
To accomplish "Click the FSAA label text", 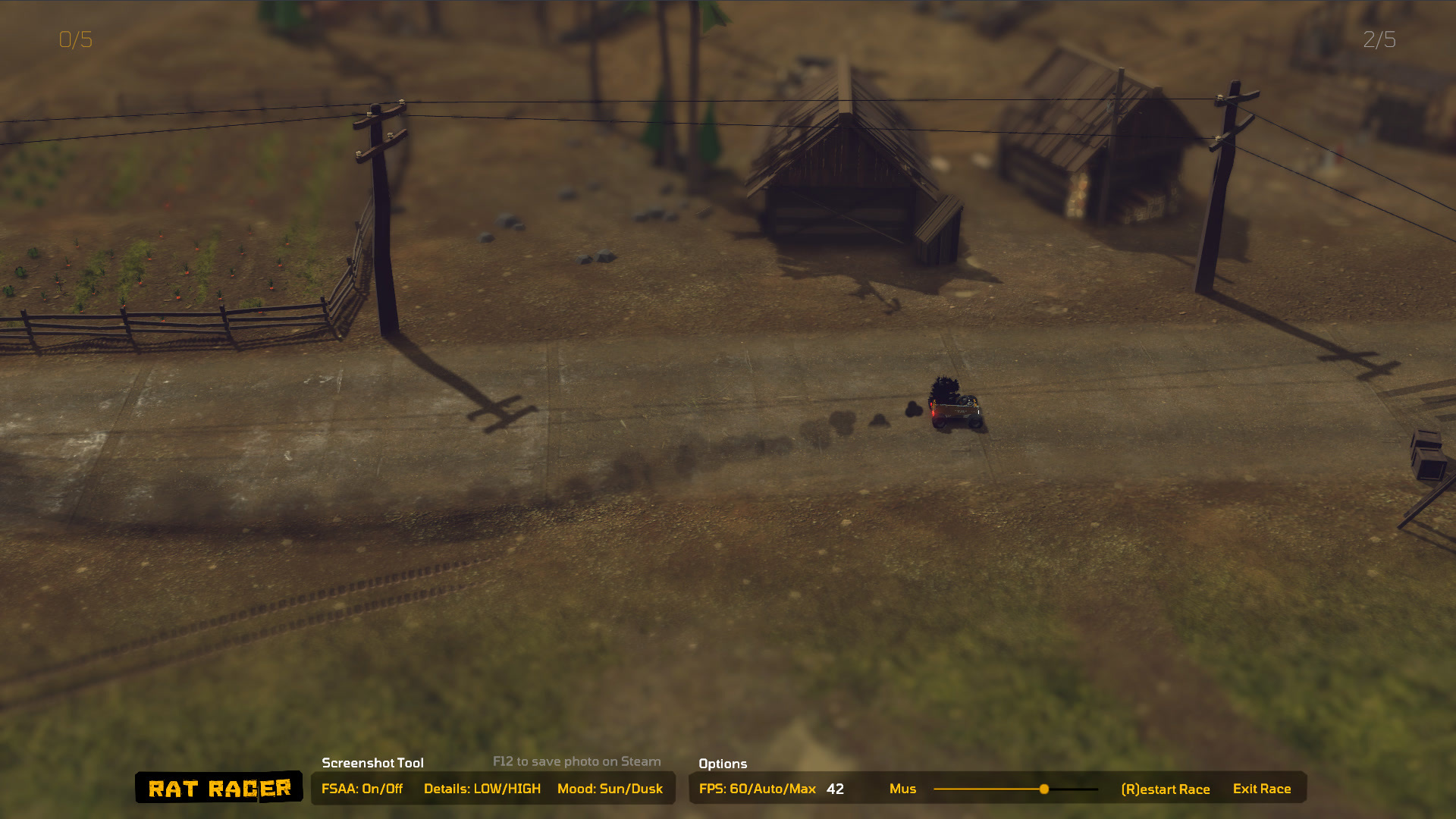I will point(340,789).
